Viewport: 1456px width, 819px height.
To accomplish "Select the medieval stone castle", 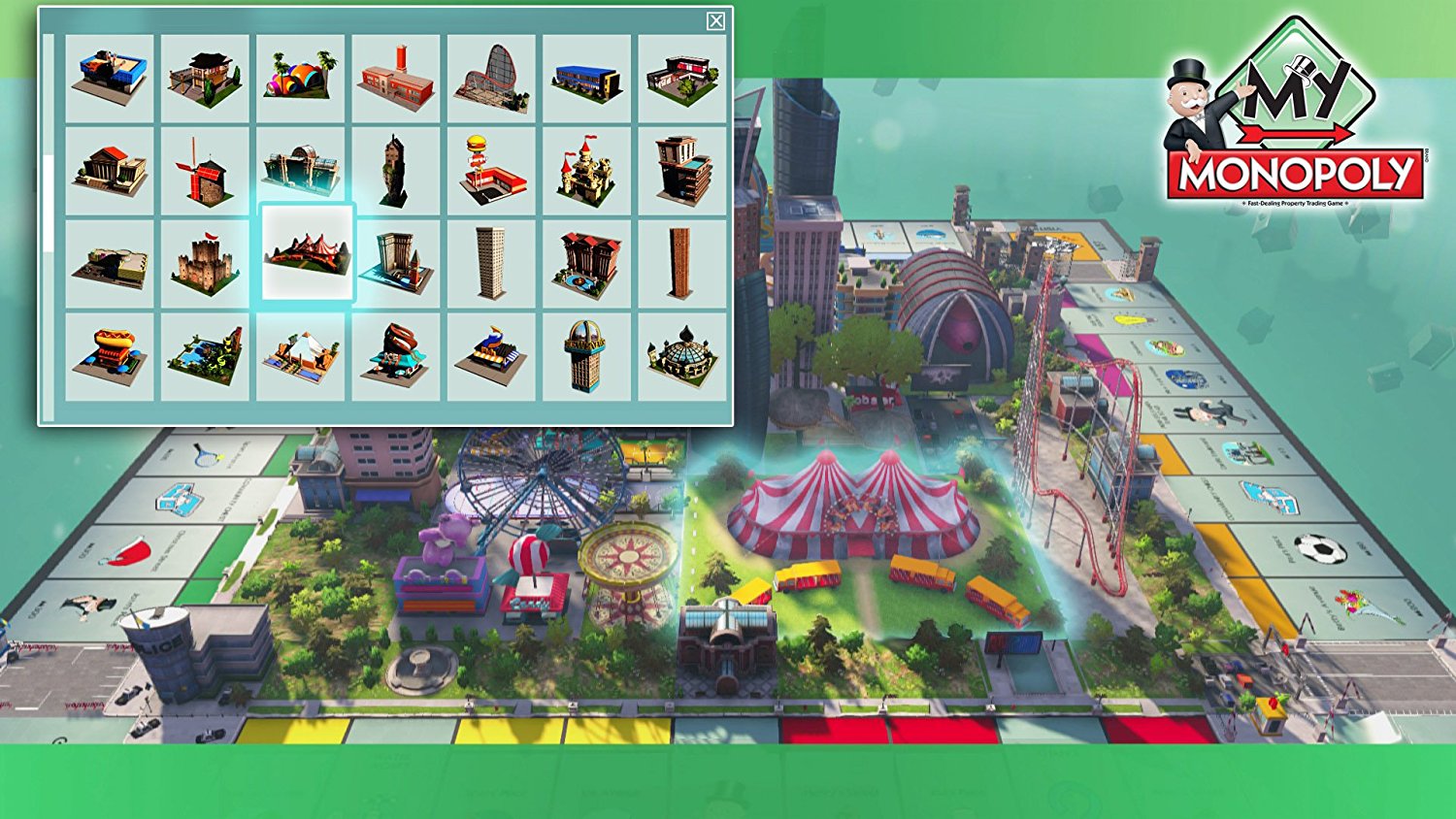I will (205, 257).
